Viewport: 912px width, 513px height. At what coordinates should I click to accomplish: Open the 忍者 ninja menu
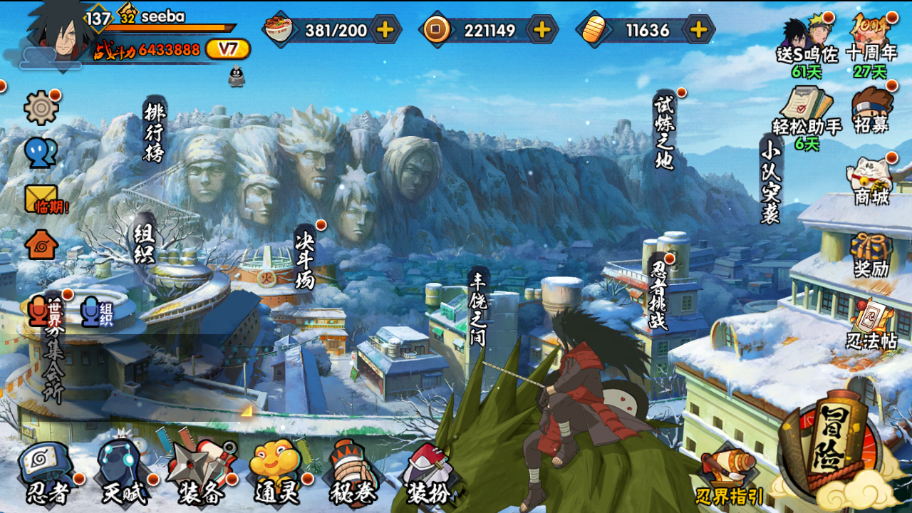coord(46,474)
